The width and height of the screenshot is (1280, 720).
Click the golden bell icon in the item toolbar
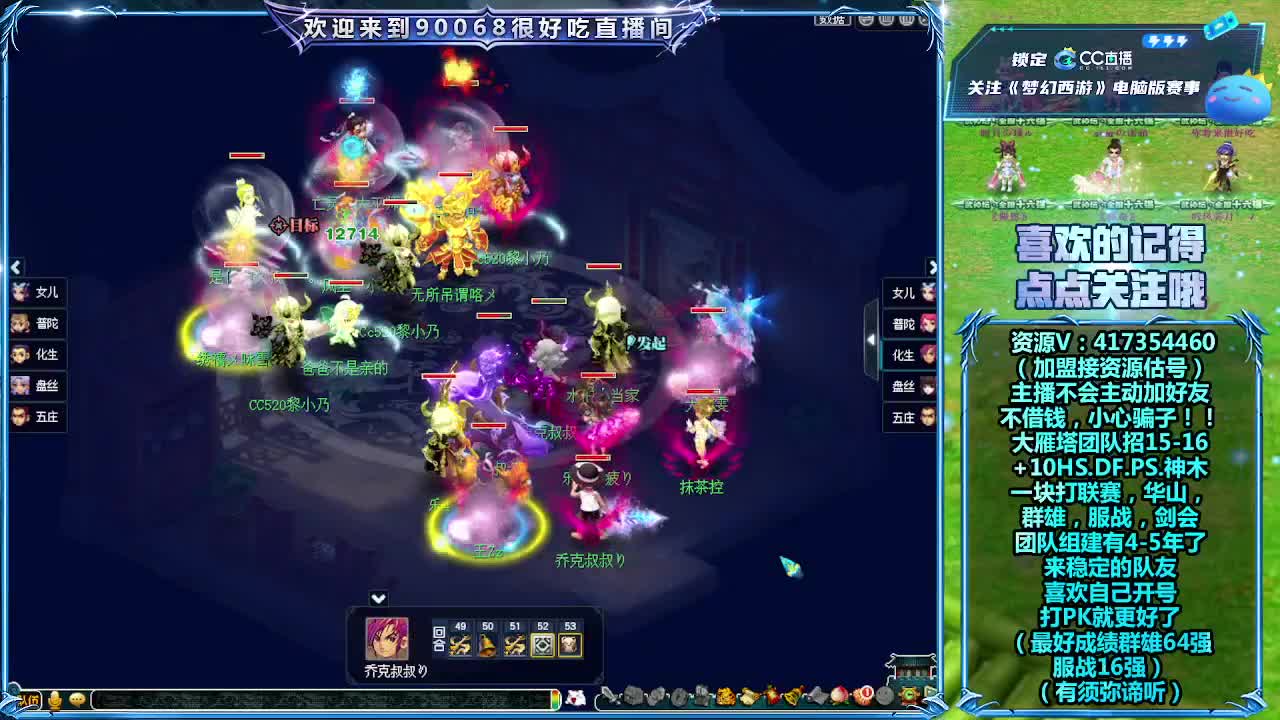coord(793,696)
